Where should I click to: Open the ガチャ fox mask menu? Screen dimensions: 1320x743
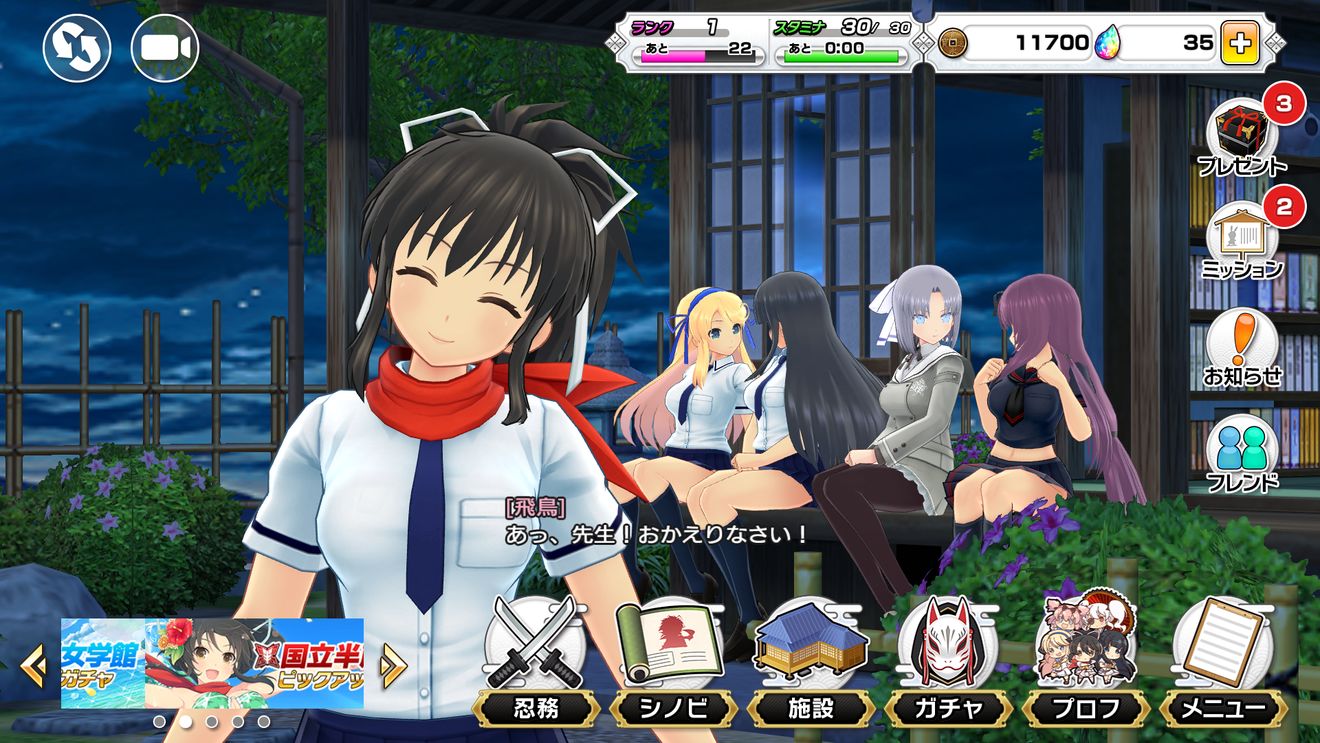(948, 662)
